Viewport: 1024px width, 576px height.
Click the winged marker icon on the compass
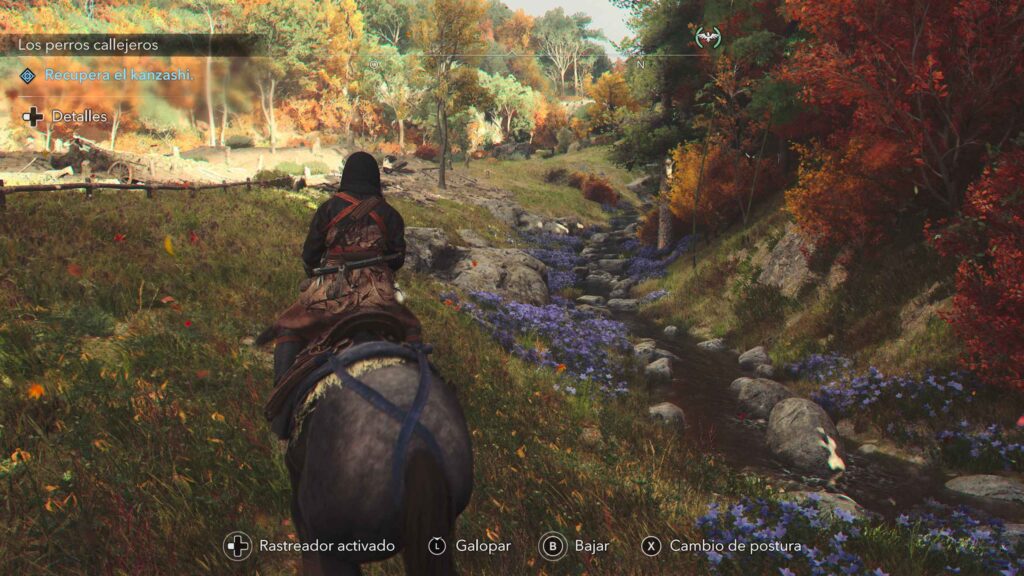tap(708, 37)
